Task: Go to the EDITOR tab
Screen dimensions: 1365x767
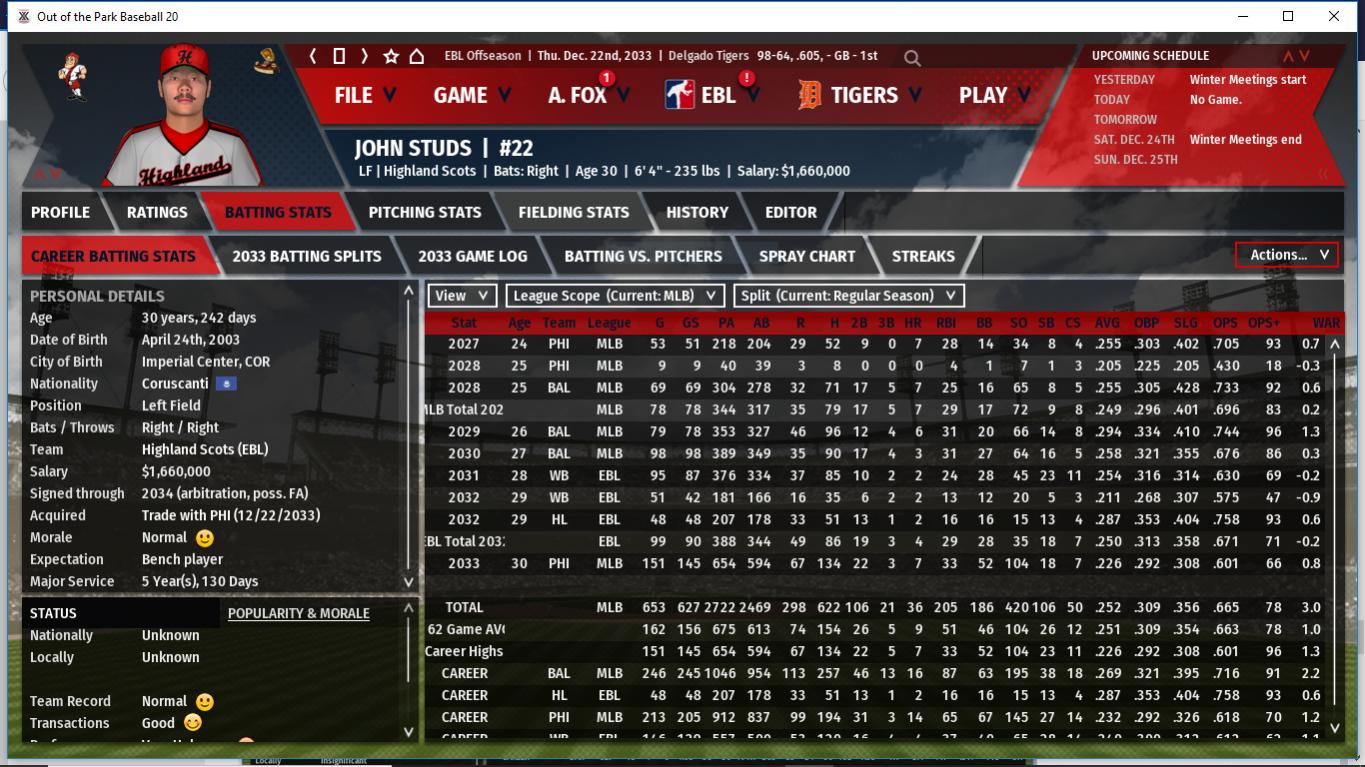Action: 791,212
